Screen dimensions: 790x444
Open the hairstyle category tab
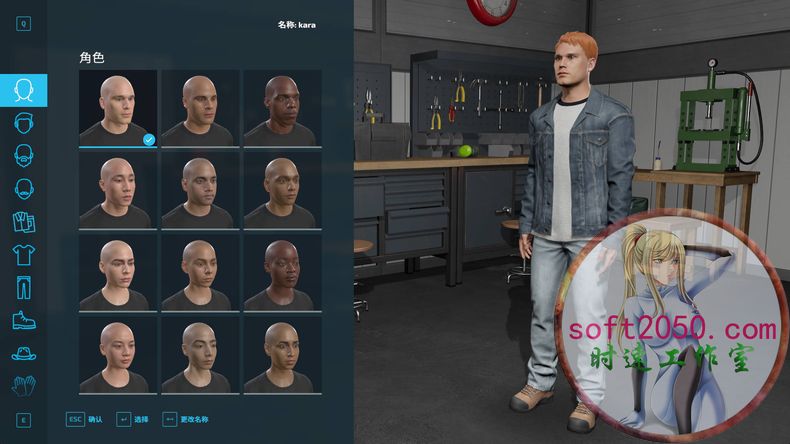(x=24, y=123)
